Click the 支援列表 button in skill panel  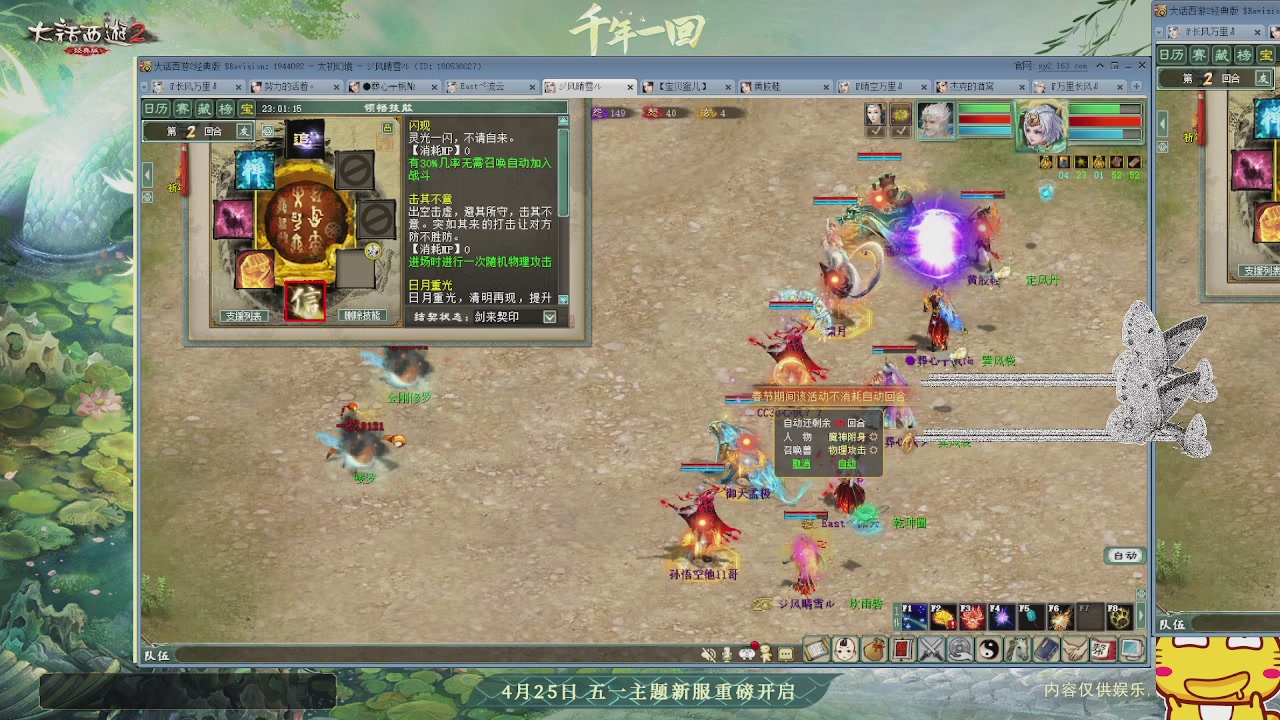point(244,316)
